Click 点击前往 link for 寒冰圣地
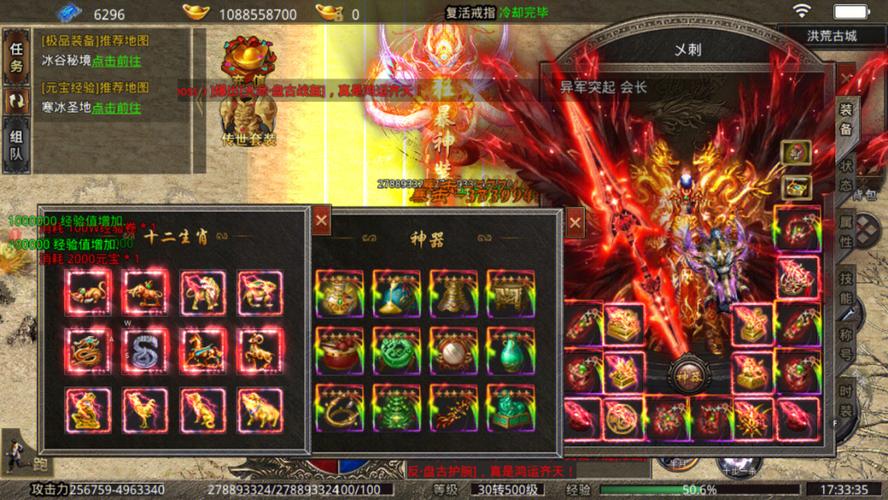888x500 pixels. click(116, 107)
